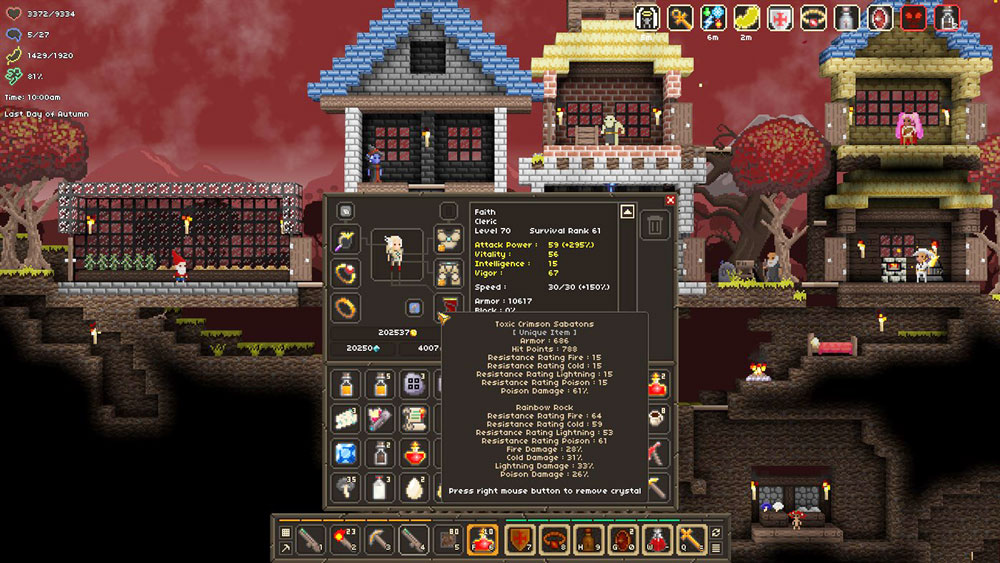
Task: Close the character inventory window
Action: pos(670,200)
